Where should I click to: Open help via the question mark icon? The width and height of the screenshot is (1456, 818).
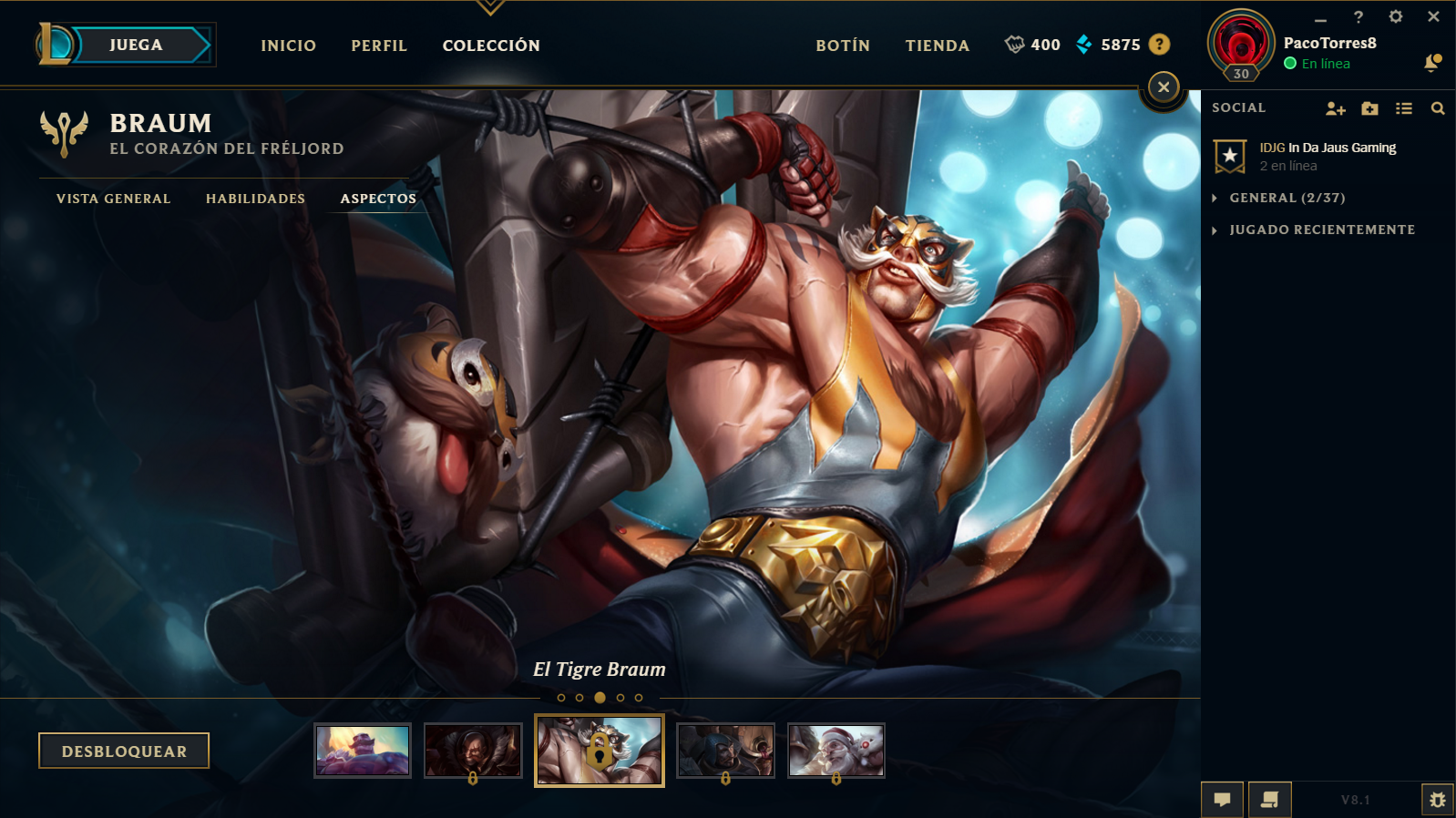click(1359, 16)
